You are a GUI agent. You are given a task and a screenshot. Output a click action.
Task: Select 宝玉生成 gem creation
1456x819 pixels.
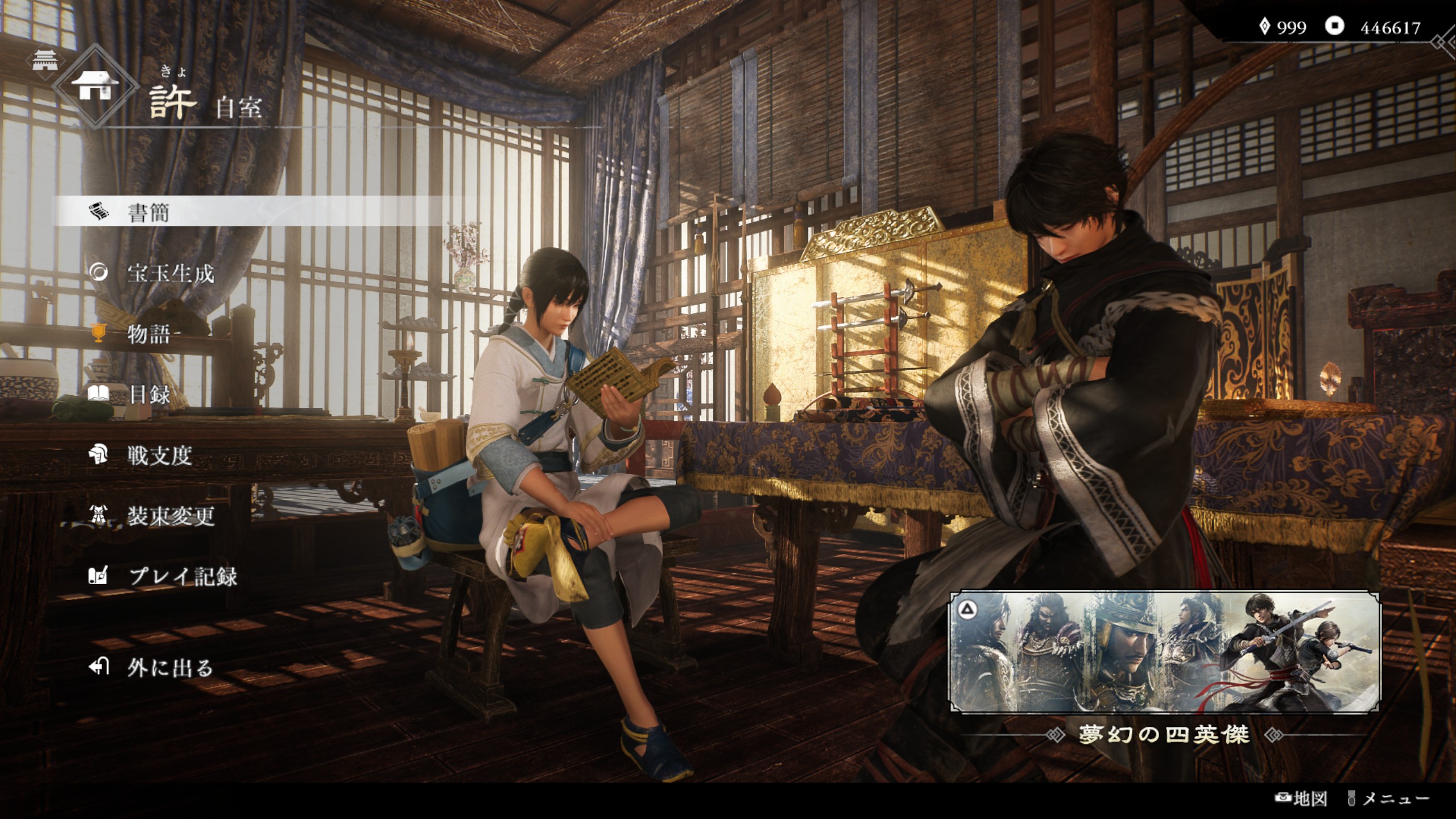tap(170, 274)
